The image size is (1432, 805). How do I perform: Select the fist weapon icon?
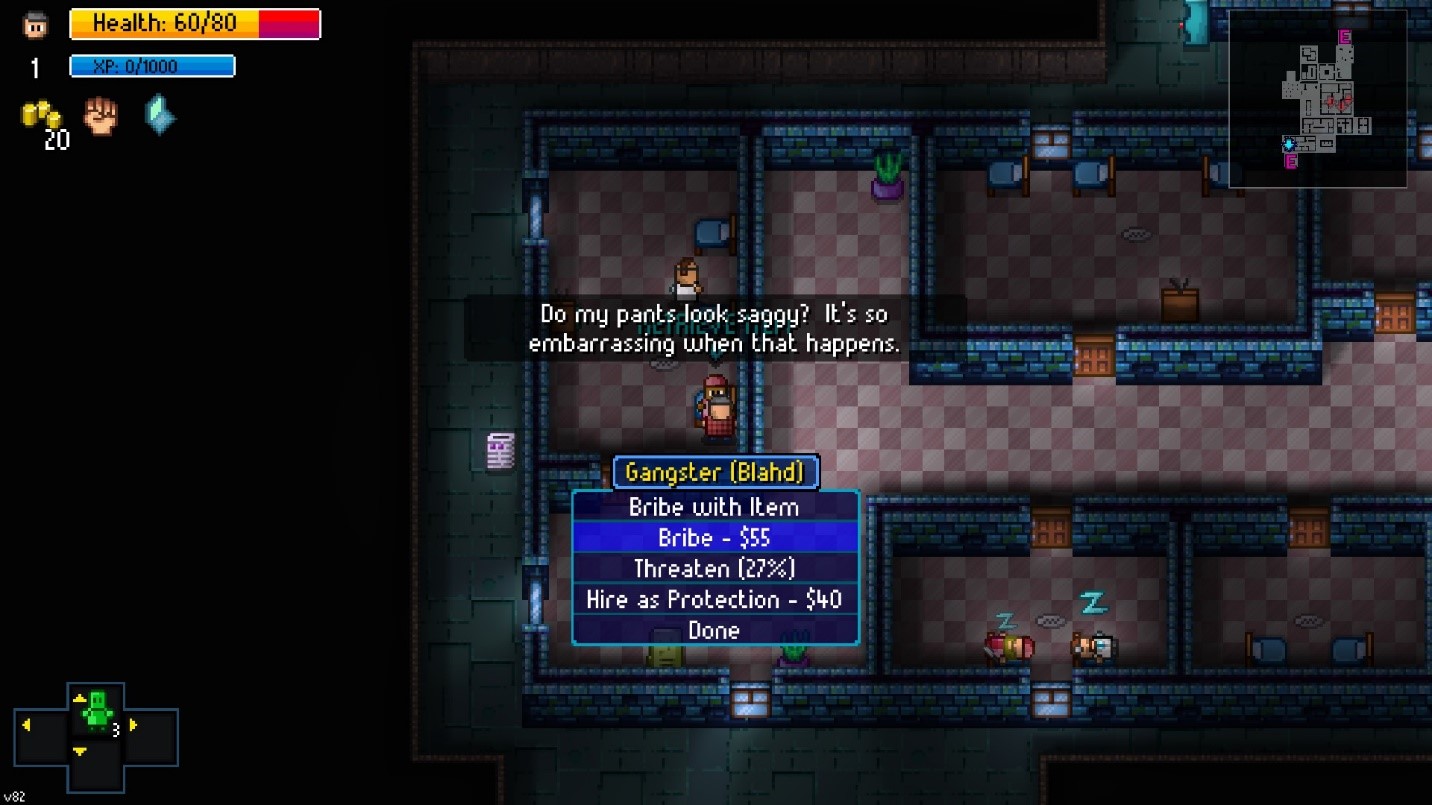(100, 116)
